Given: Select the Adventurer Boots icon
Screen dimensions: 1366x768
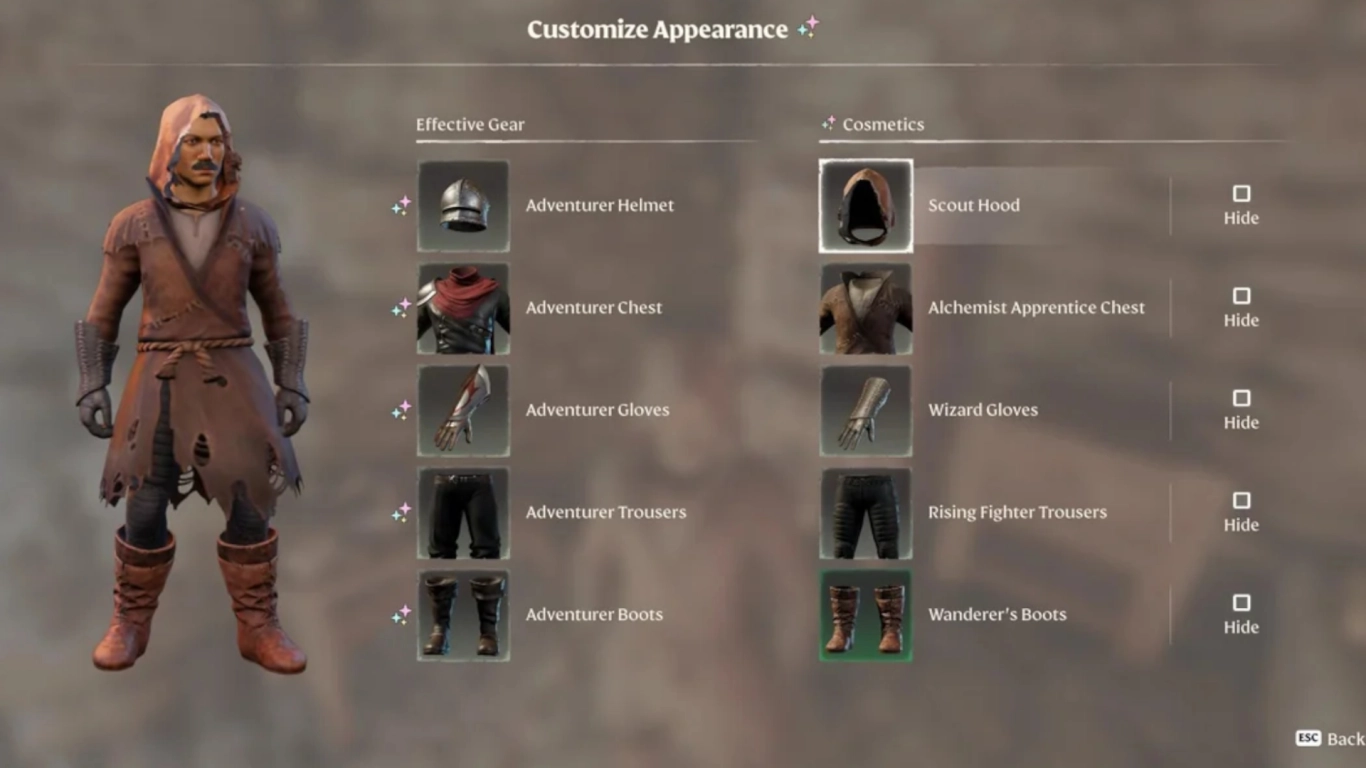Looking at the screenshot, I should point(463,614).
